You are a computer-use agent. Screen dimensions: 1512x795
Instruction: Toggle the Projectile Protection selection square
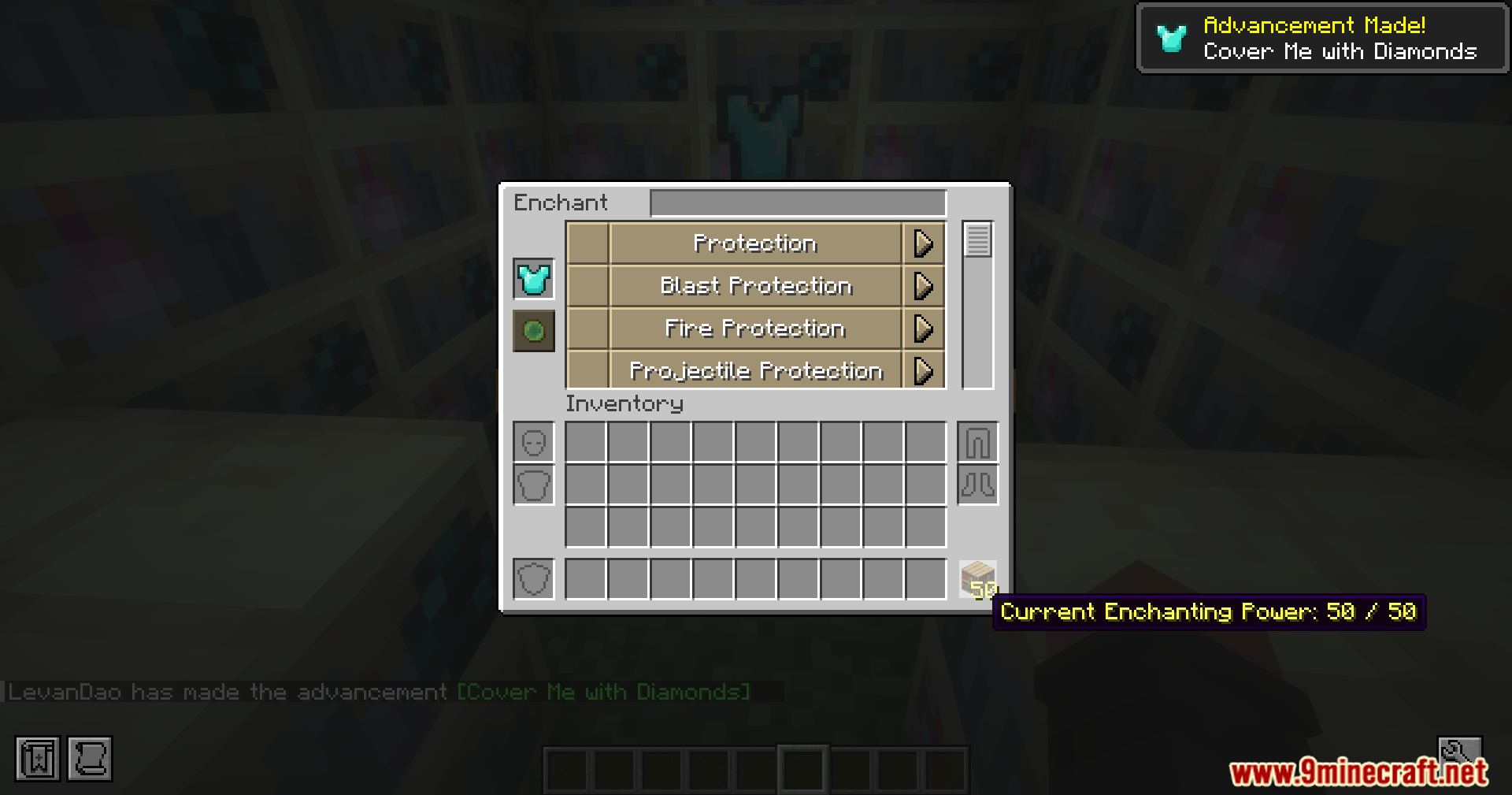coord(587,370)
